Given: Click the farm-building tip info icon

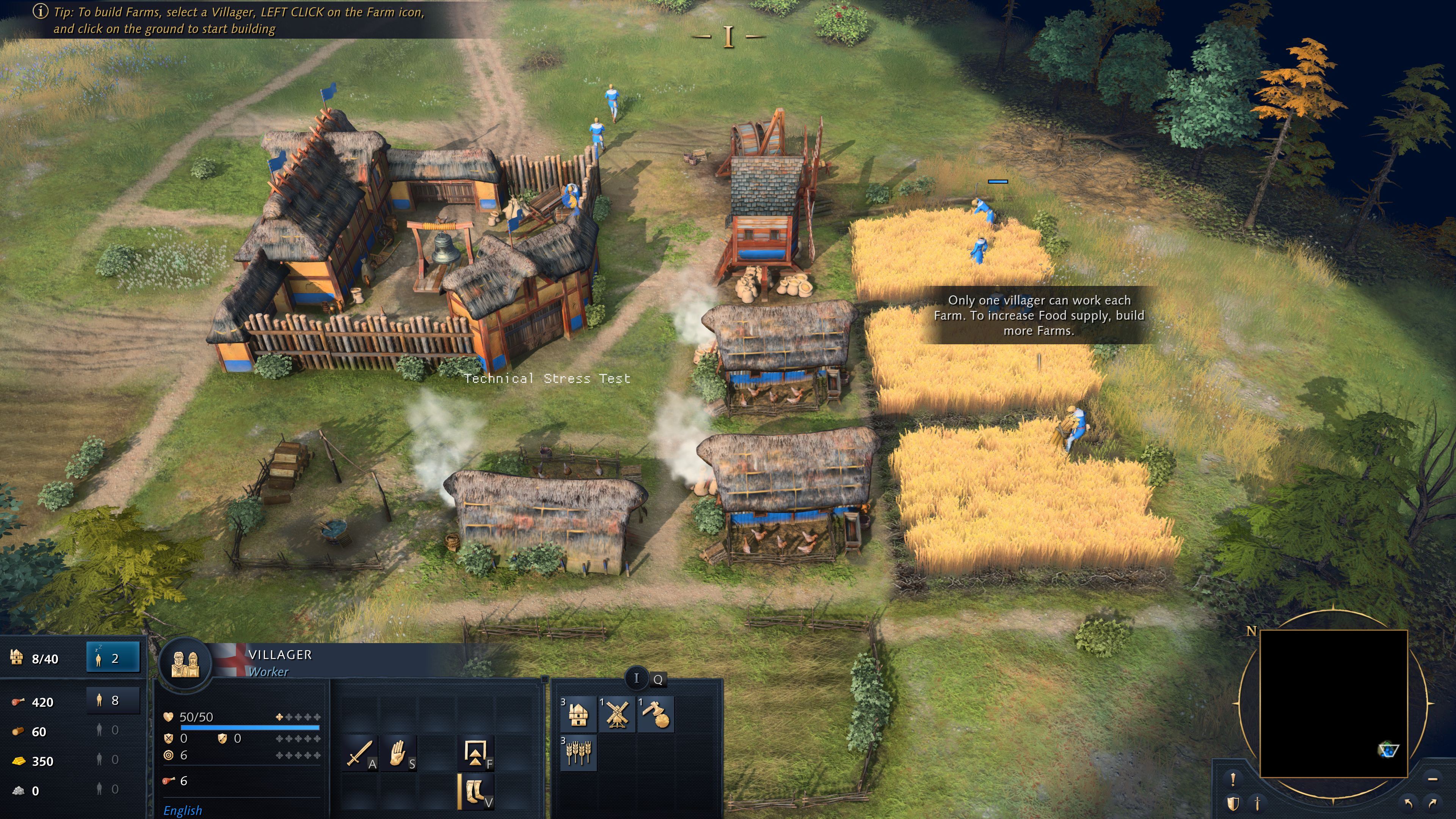Looking at the screenshot, I should (x=40, y=11).
